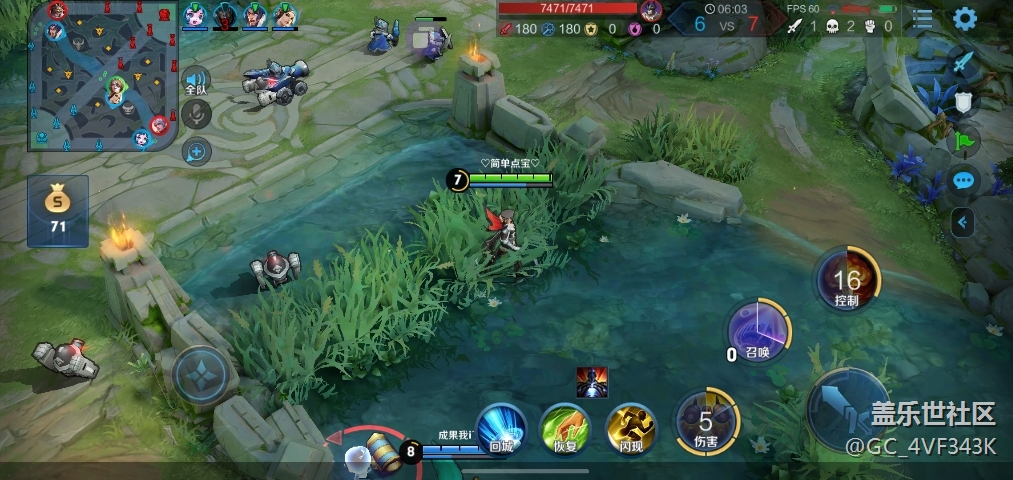Open the settings gear
The width and height of the screenshot is (1013, 480).
click(964, 18)
